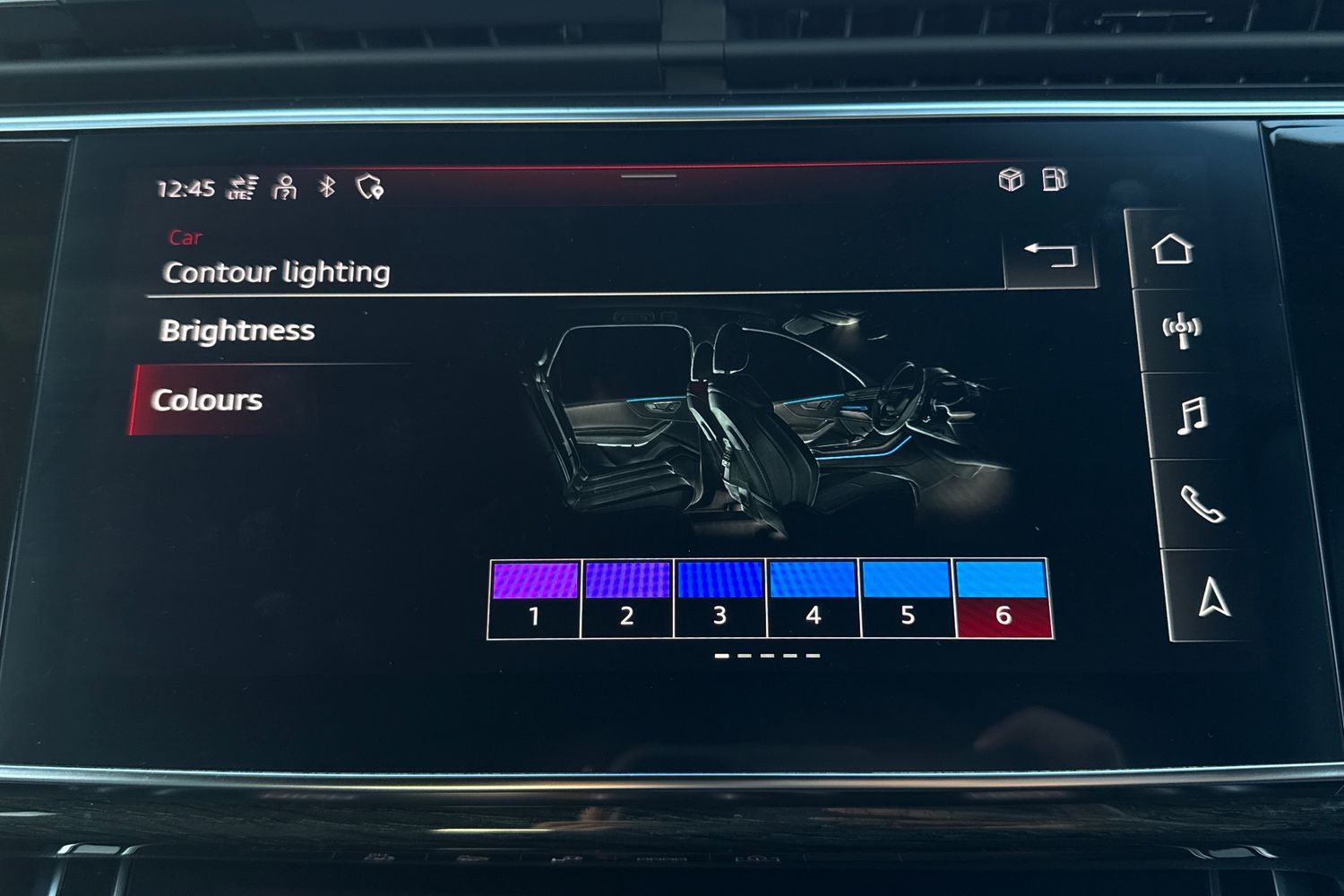Click the pull-down handle at top
This screenshot has height=896, width=1344.
click(649, 176)
